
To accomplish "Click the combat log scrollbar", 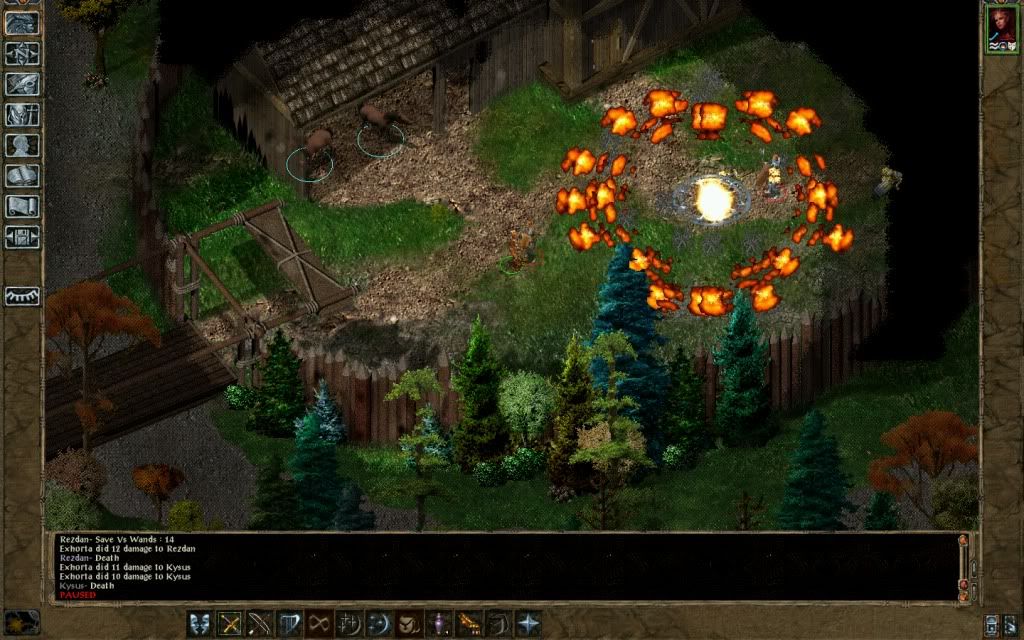I will (x=963, y=565).
